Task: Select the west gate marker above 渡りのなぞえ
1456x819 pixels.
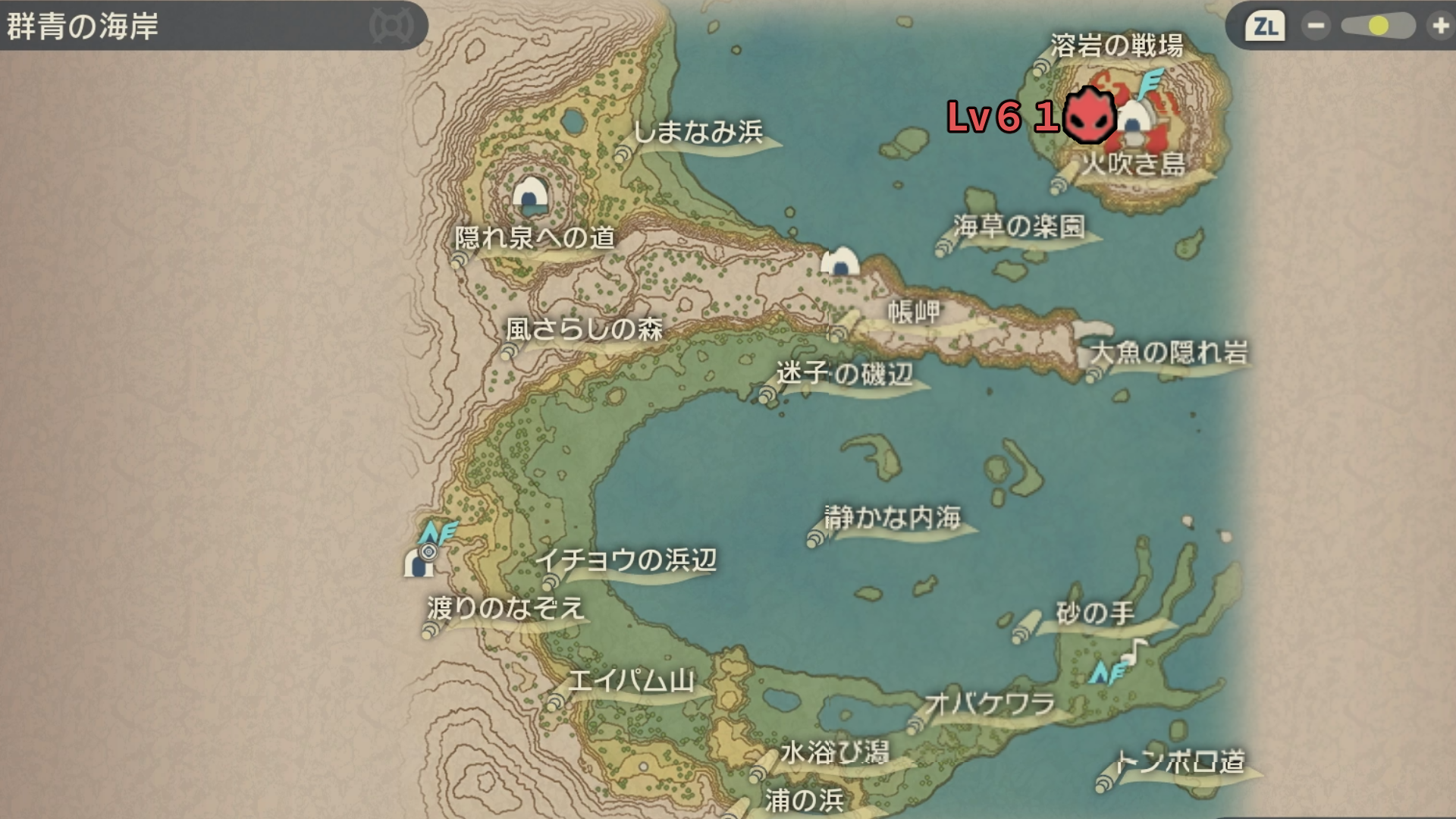Action: click(x=419, y=562)
